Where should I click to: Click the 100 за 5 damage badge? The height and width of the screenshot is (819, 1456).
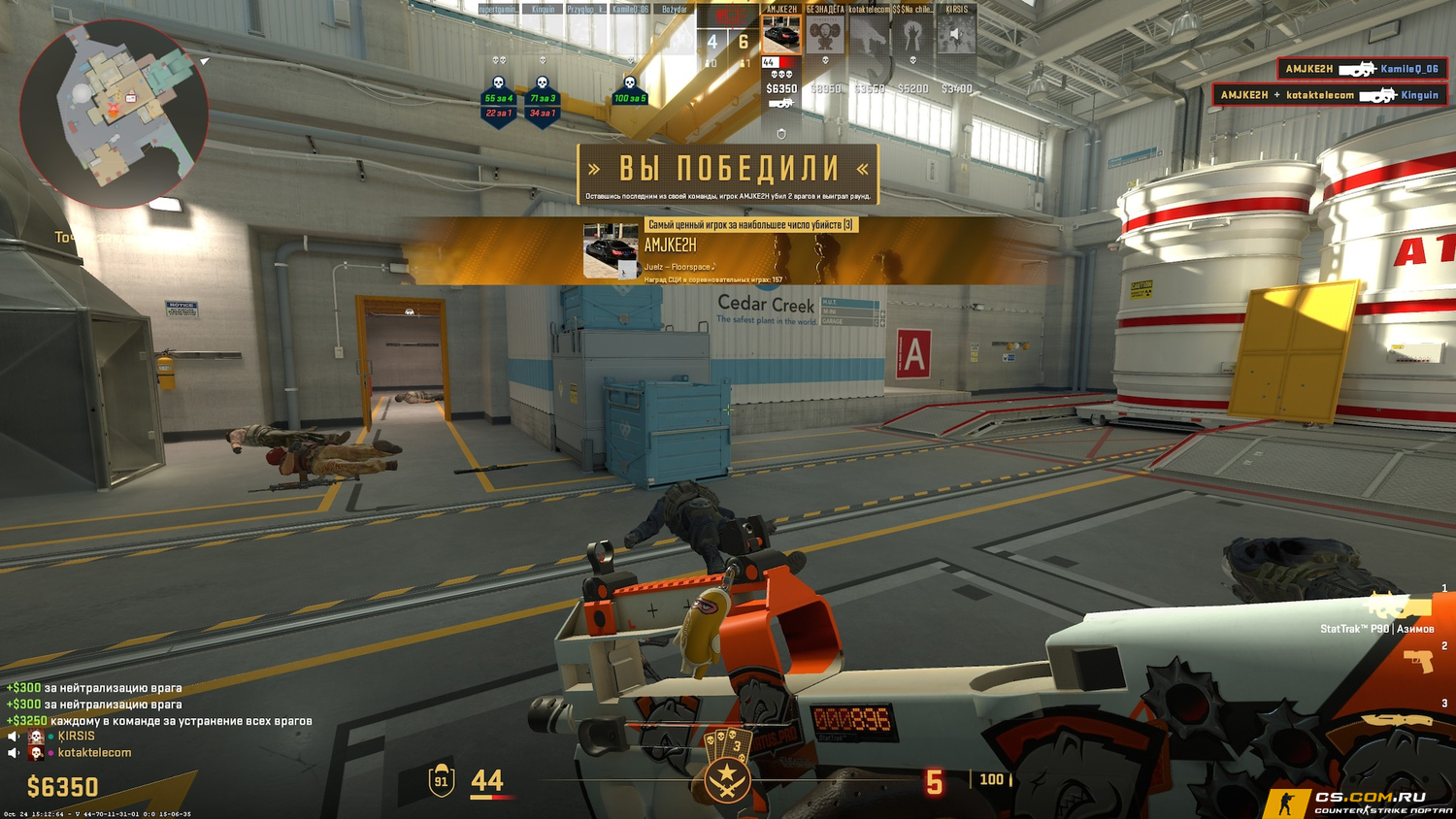(x=629, y=98)
